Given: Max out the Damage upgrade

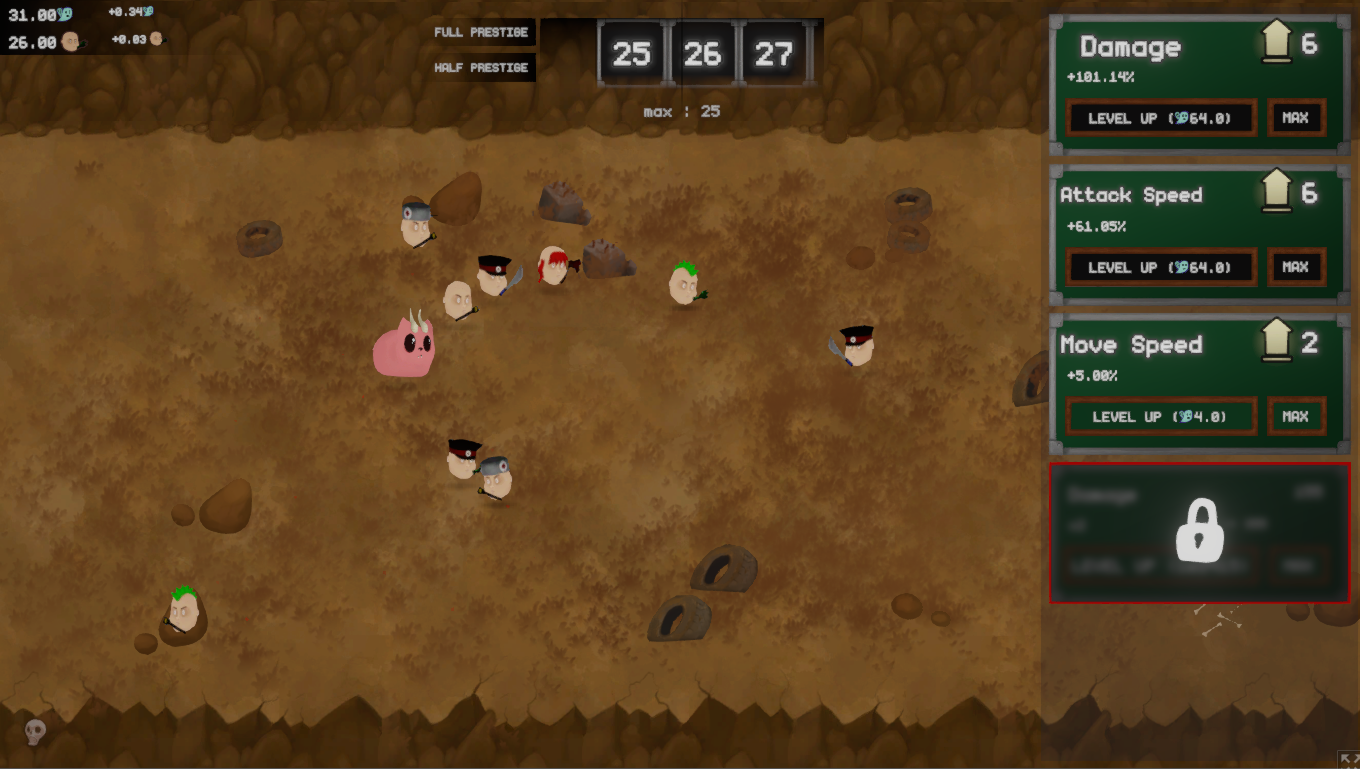Looking at the screenshot, I should point(1296,118).
